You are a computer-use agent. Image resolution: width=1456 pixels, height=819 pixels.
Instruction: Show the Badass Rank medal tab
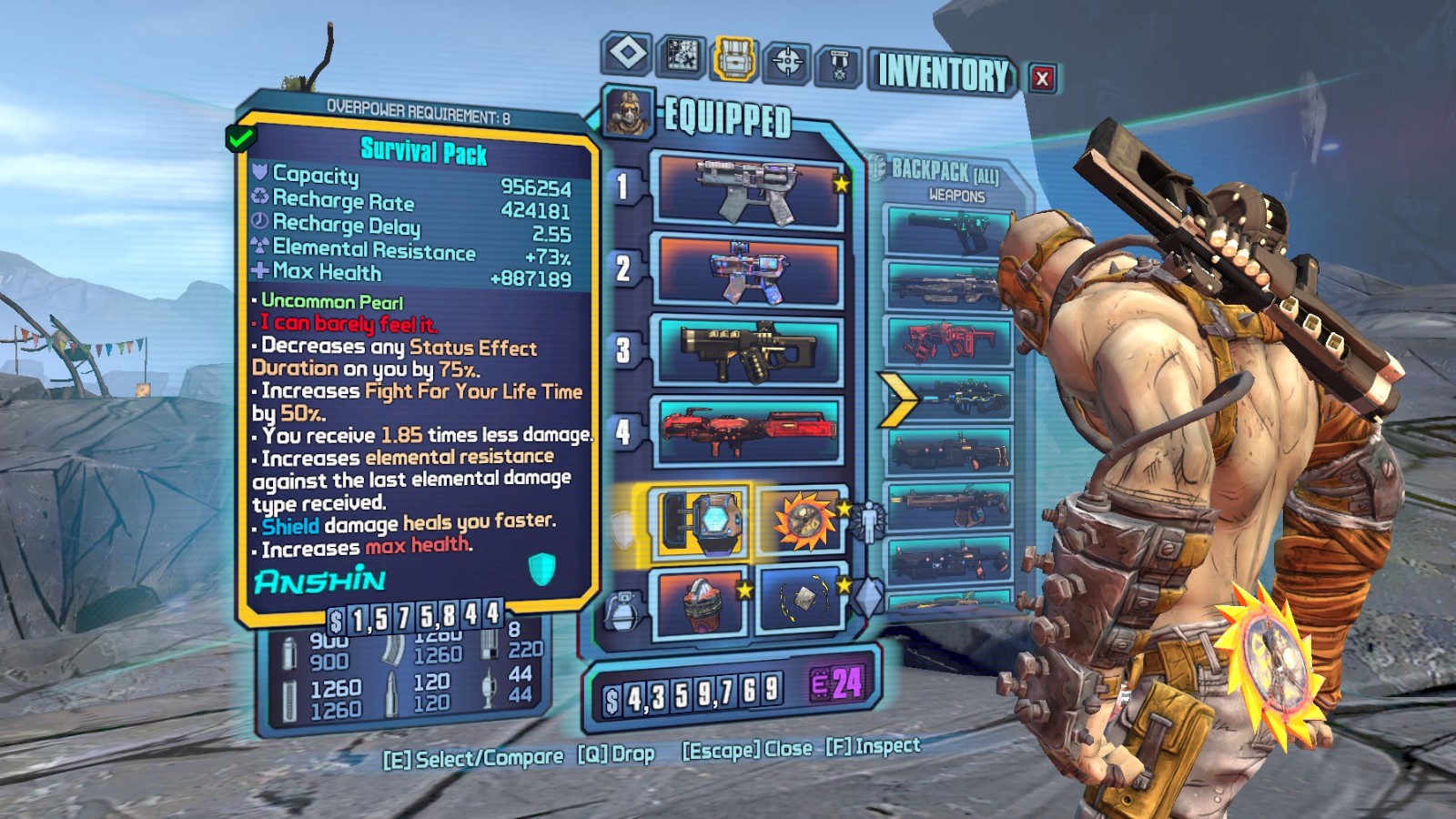click(839, 66)
